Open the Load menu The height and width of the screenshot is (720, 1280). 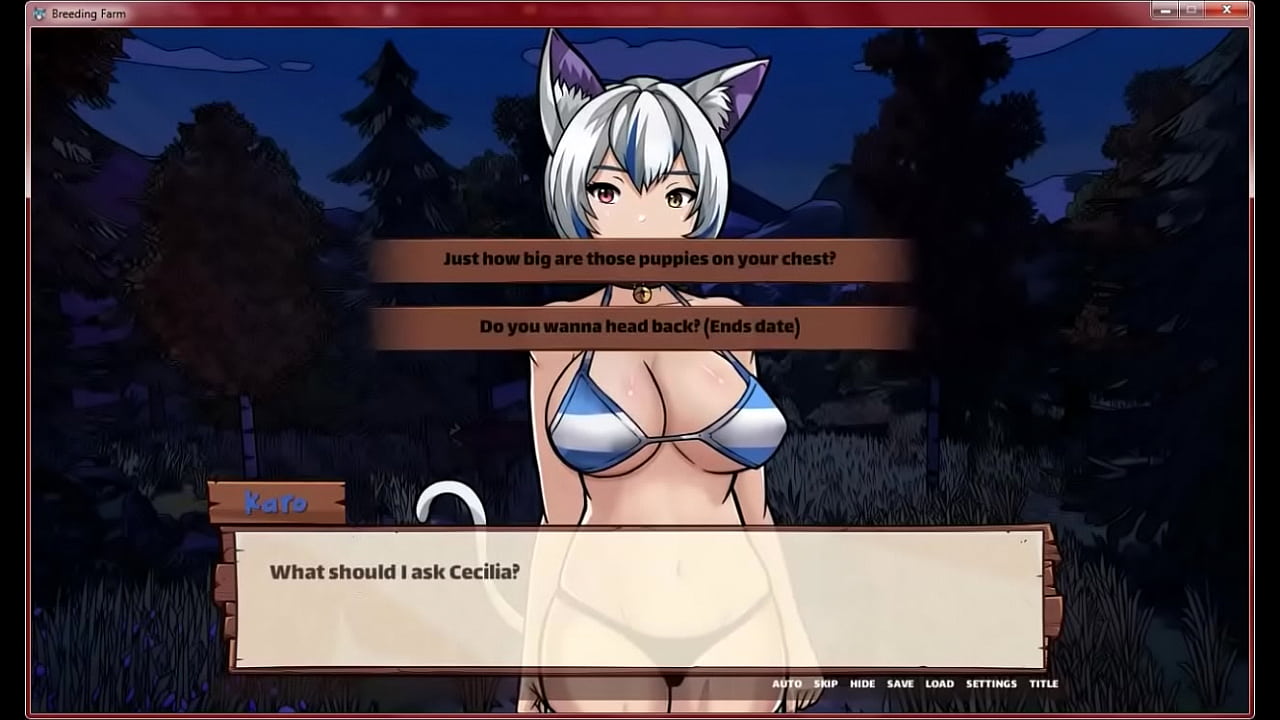939,684
